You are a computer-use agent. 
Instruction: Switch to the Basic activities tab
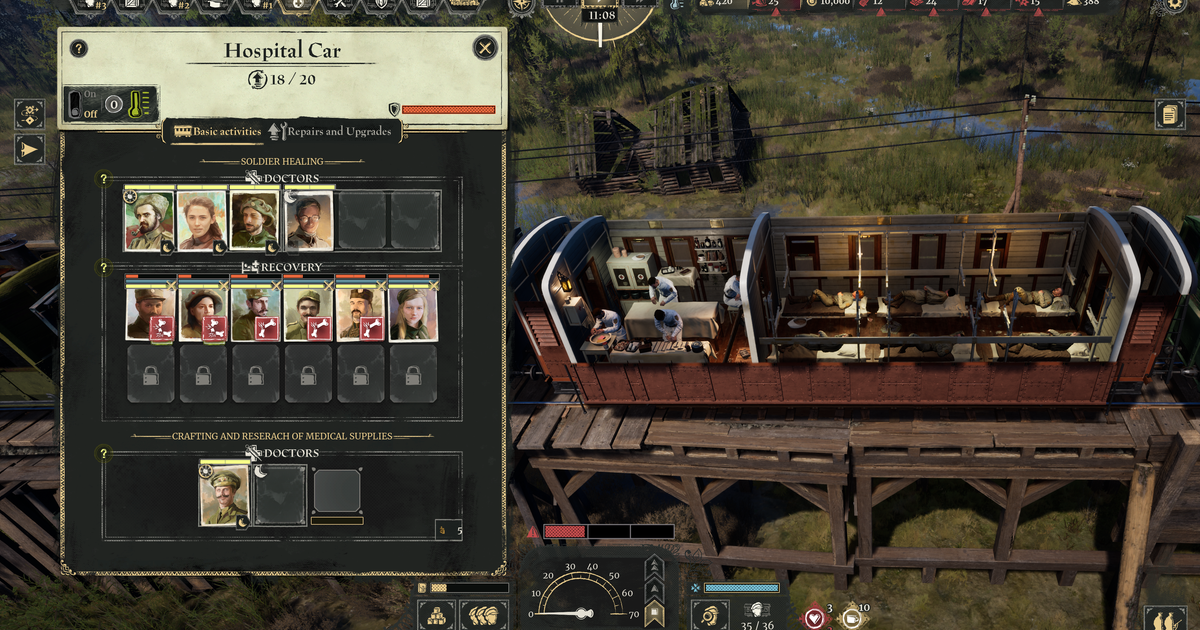tap(217, 131)
